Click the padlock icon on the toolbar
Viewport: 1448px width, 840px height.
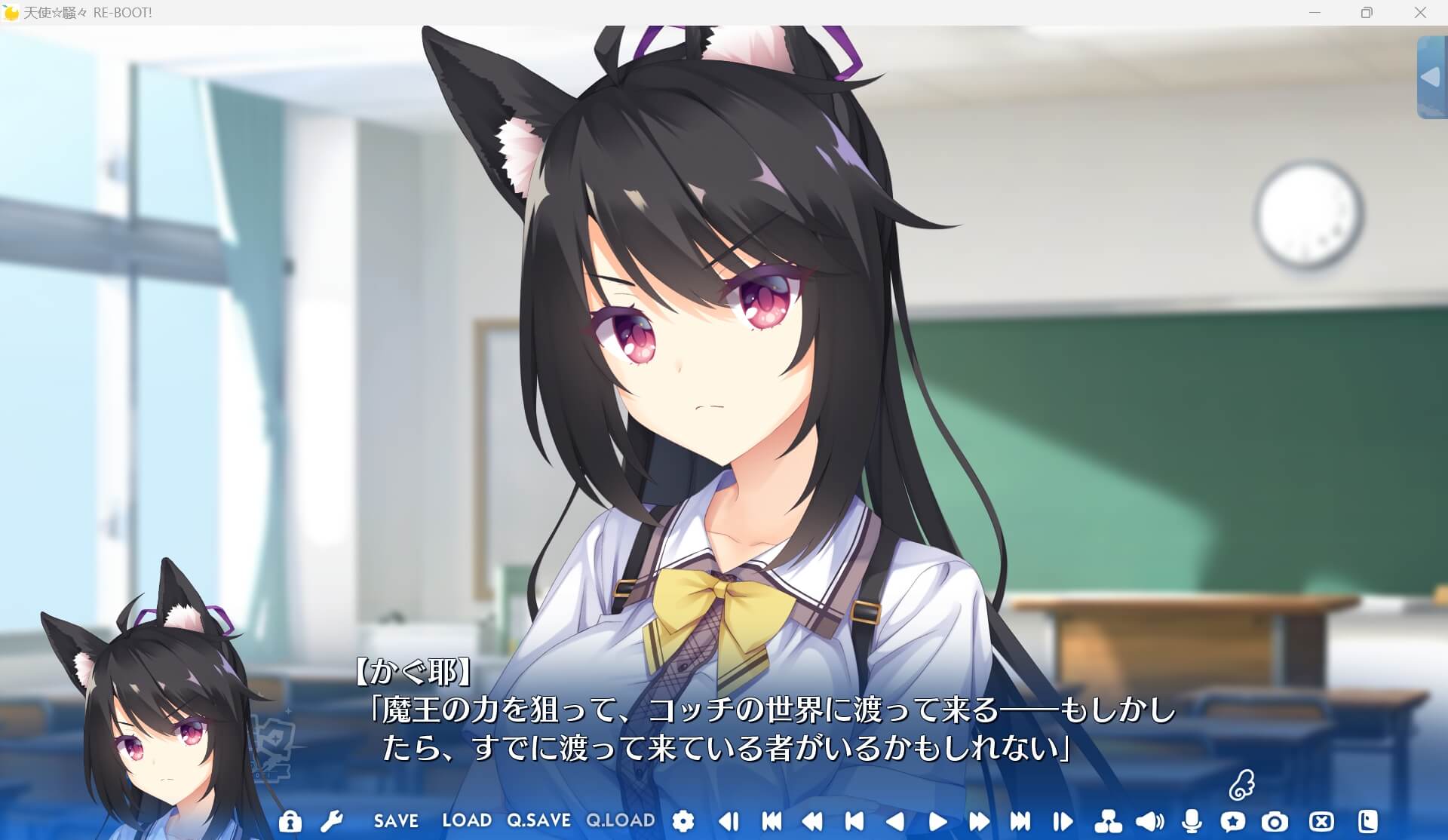point(290,821)
